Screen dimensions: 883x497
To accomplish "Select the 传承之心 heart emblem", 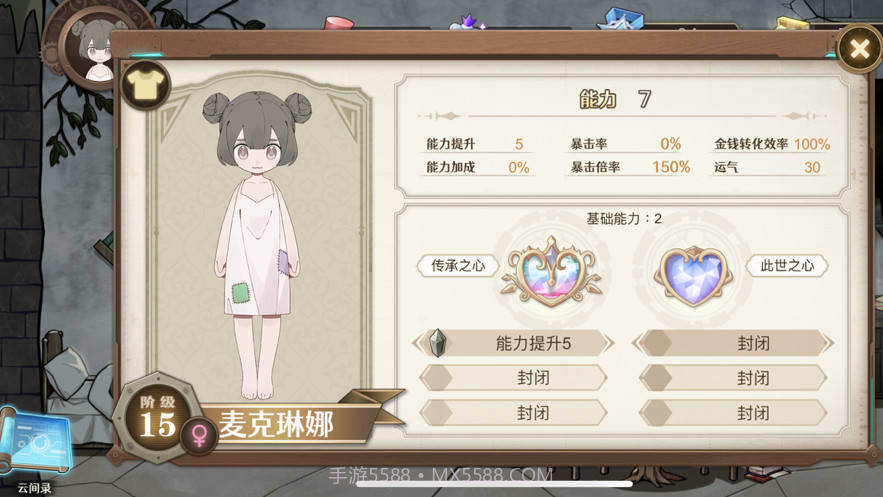I will pyautogui.click(x=549, y=270).
